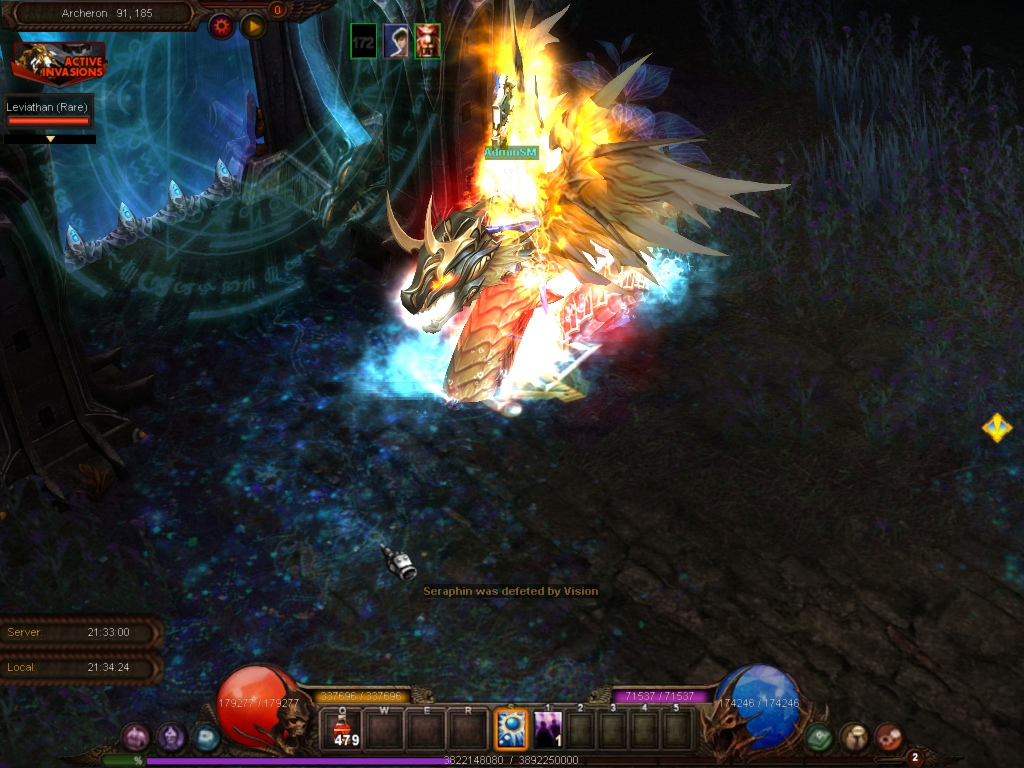
Task: Click the yellow diamond arrow on right edge
Action: tap(996, 428)
